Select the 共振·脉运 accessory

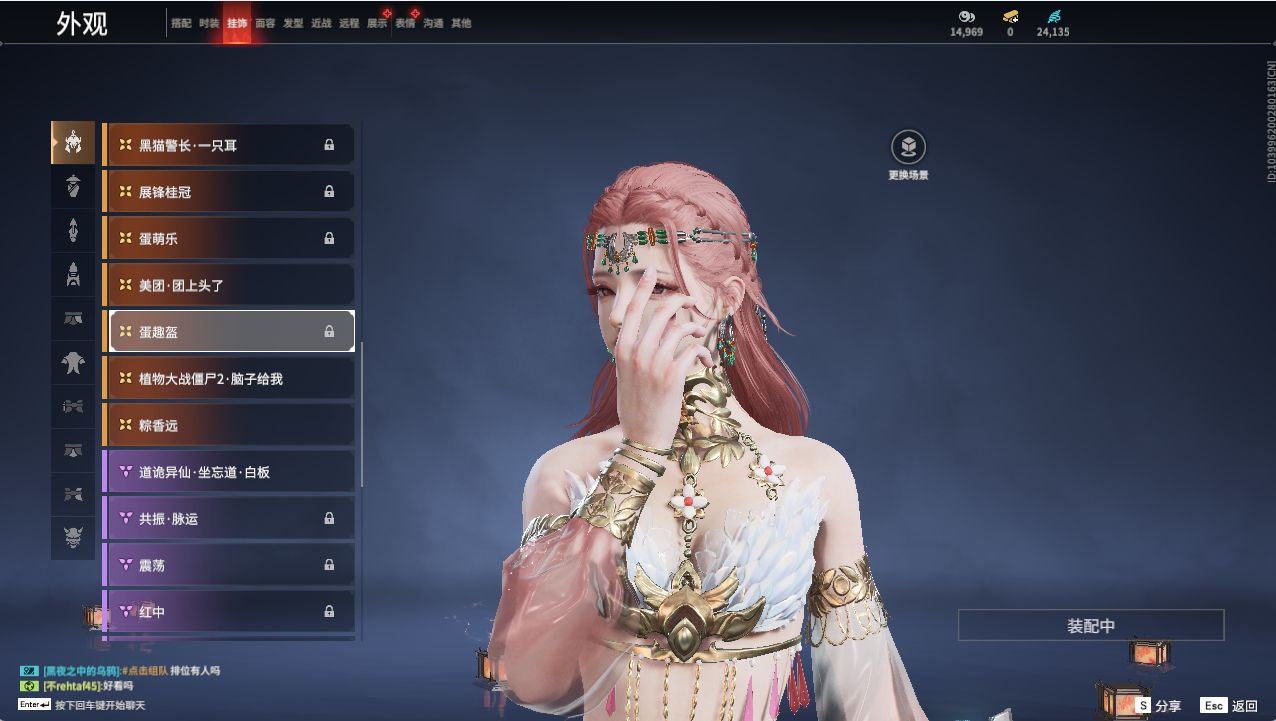point(229,518)
